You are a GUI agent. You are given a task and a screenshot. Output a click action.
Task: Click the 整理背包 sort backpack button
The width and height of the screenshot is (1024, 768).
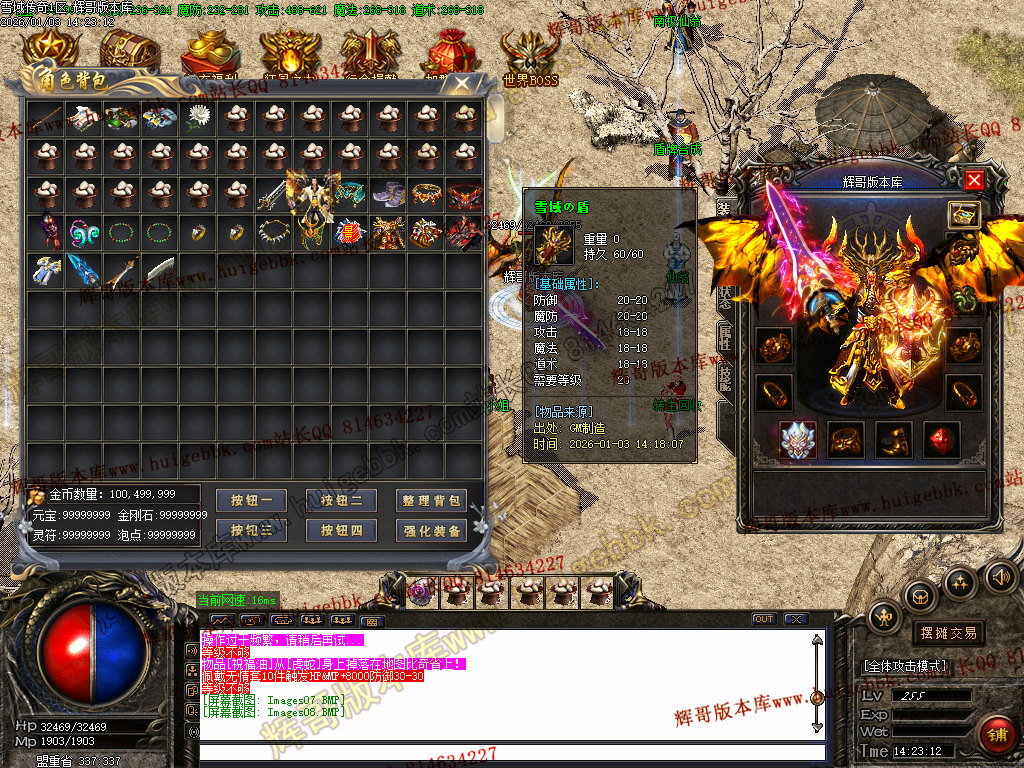(x=432, y=501)
